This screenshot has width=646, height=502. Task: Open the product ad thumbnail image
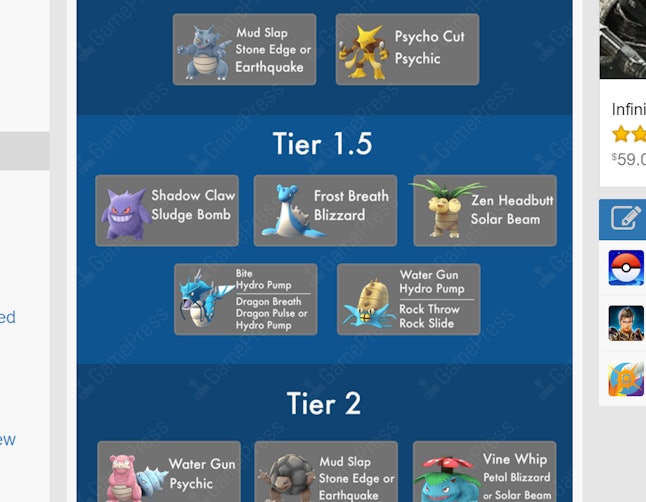click(623, 40)
